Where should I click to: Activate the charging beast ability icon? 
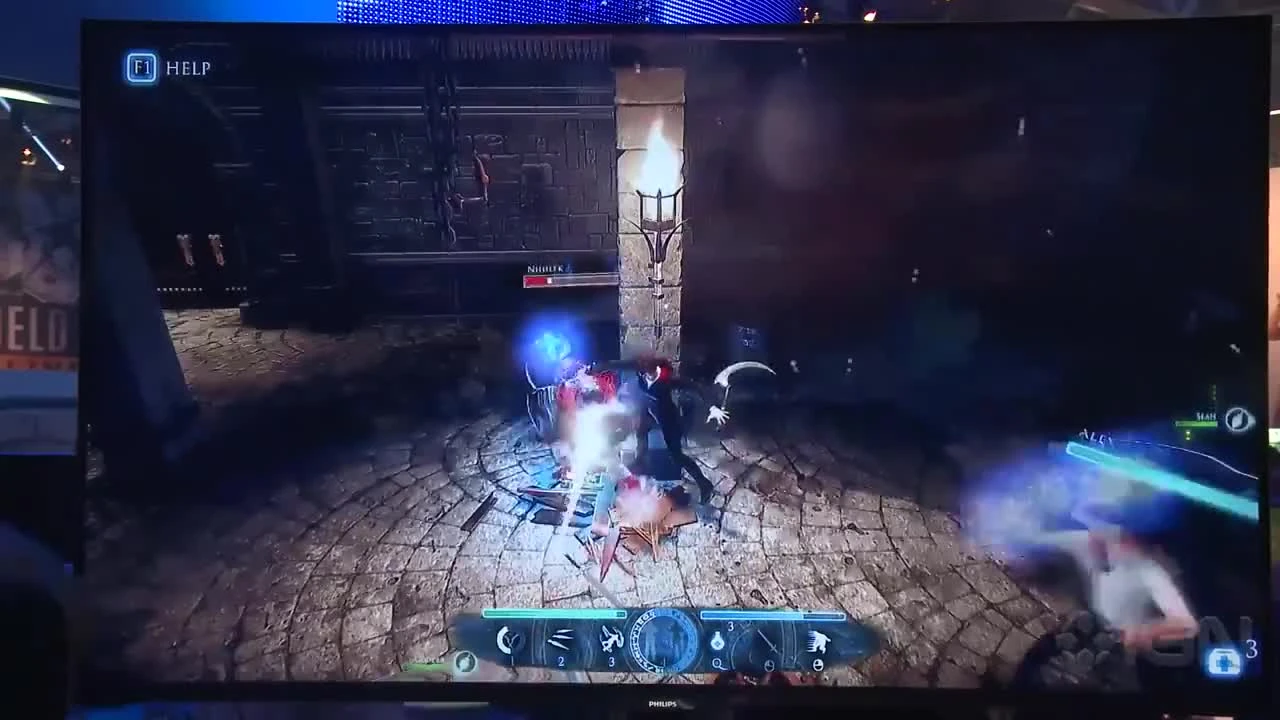(818, 640)
